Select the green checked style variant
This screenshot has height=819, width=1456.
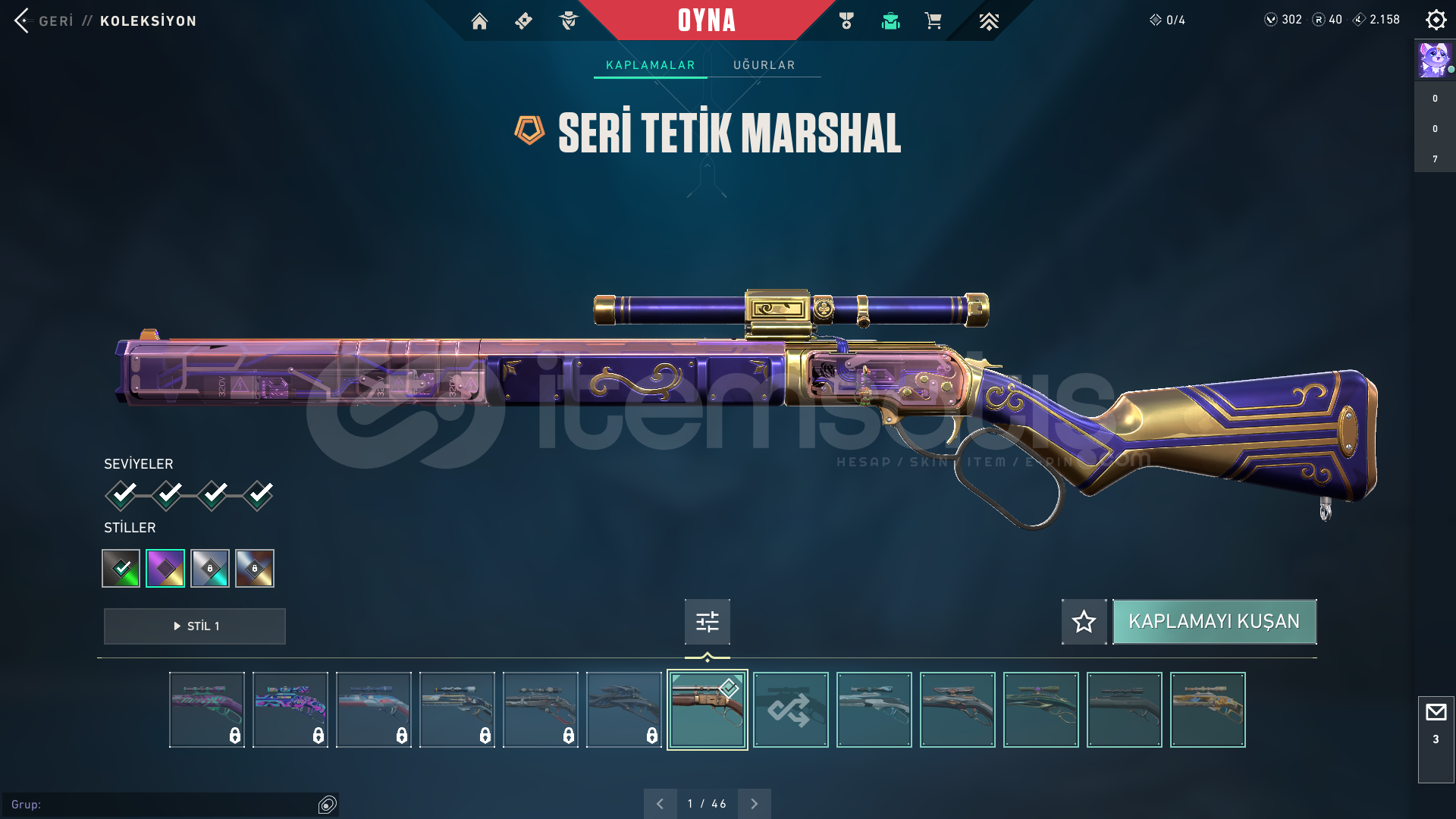click(x=121, y=568)
